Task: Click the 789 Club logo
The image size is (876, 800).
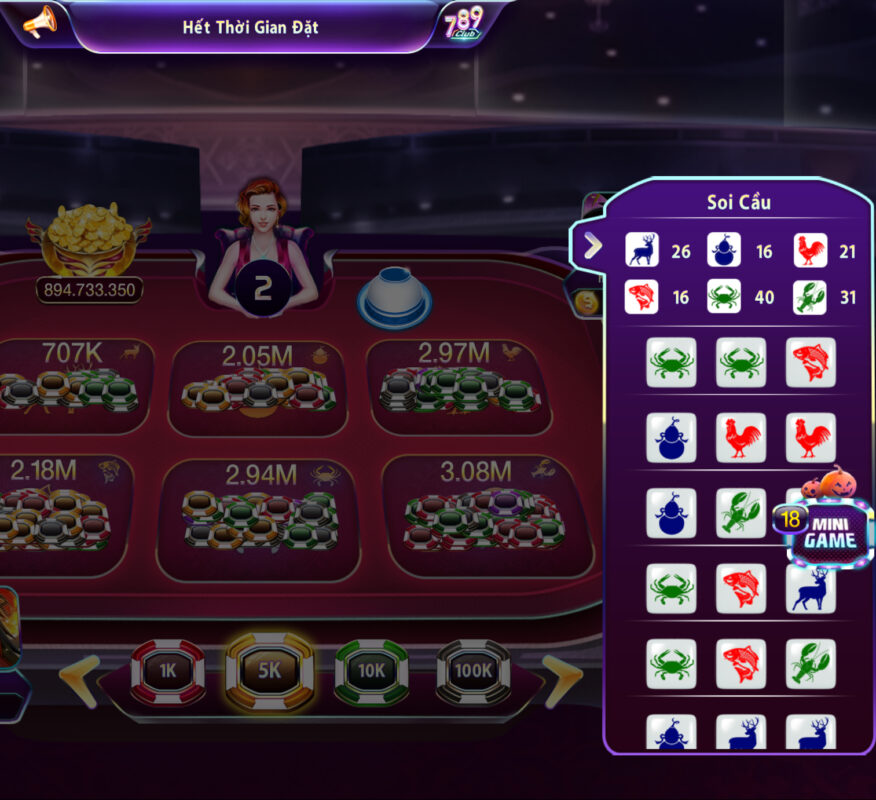Action: point(464,23)
